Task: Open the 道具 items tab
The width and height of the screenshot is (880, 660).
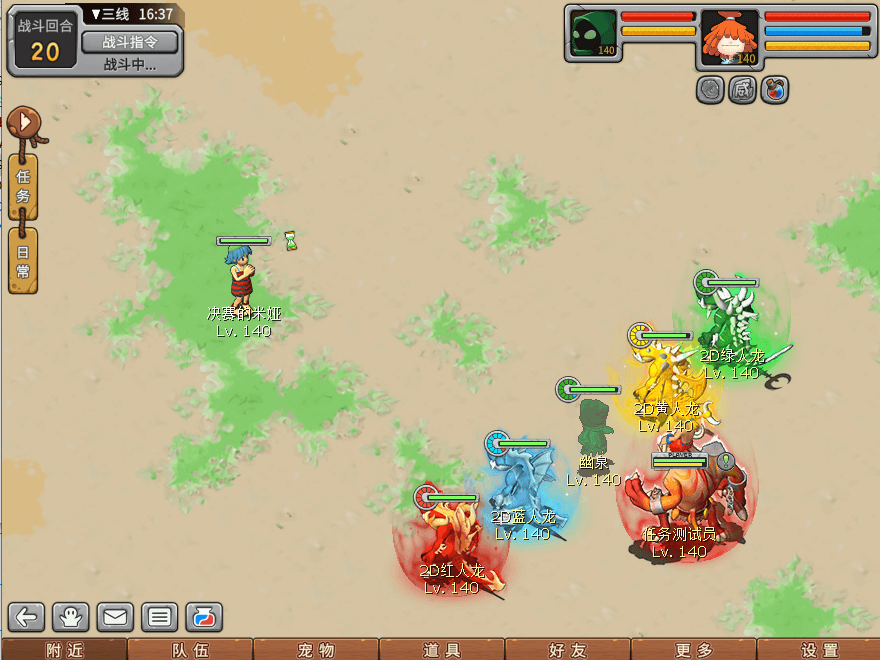Action: pos(441,650)
